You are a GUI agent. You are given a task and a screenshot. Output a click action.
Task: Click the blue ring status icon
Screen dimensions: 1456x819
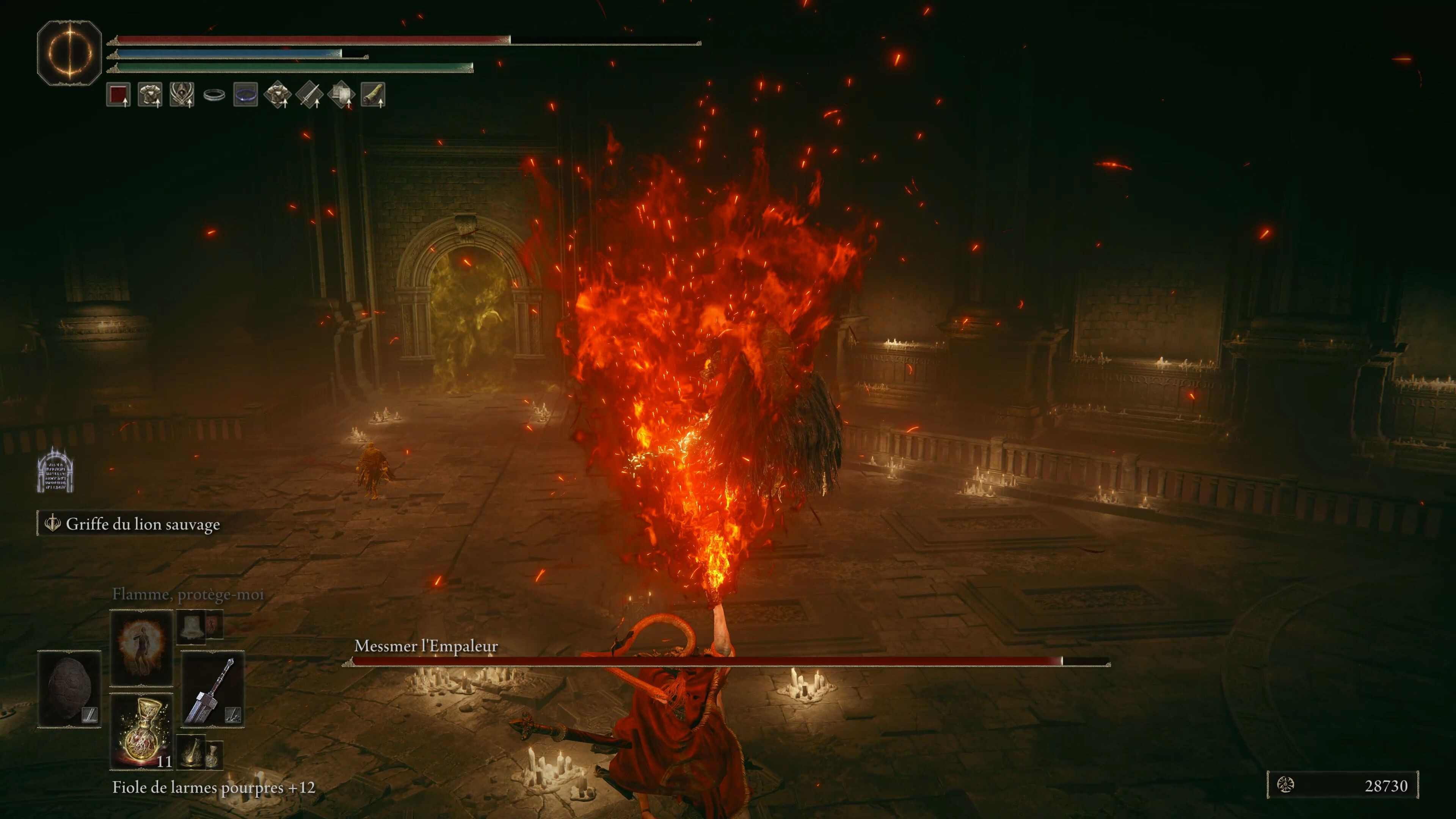click(x=245, y=94)
